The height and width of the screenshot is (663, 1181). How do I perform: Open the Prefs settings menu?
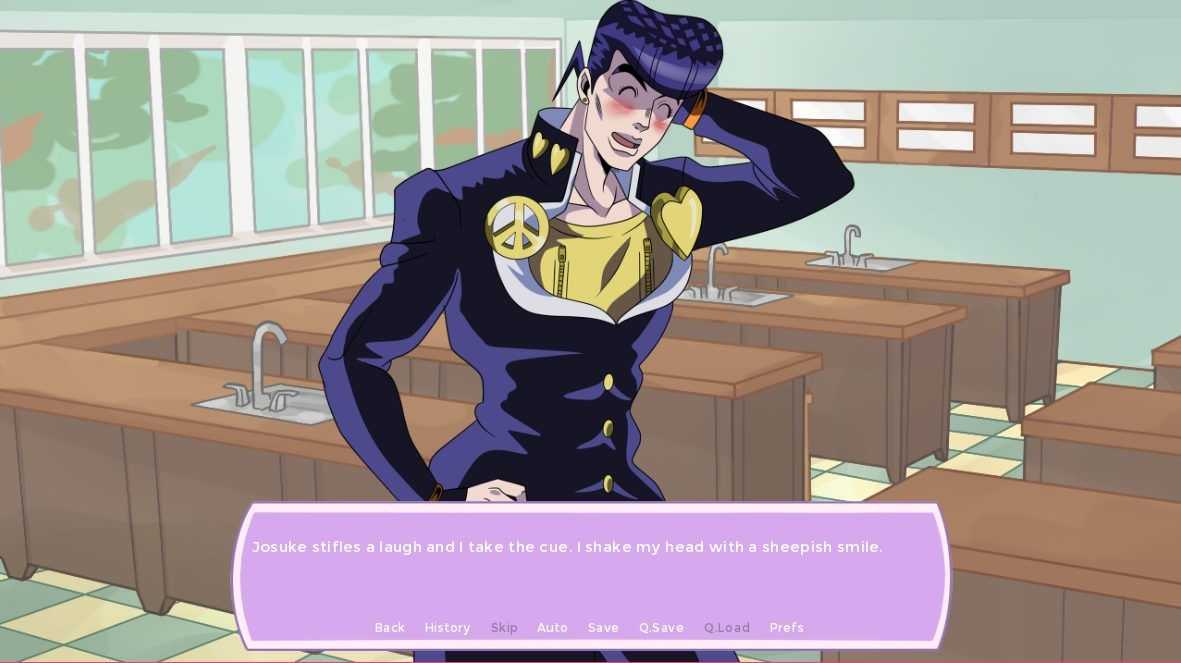tap(786, 628)
